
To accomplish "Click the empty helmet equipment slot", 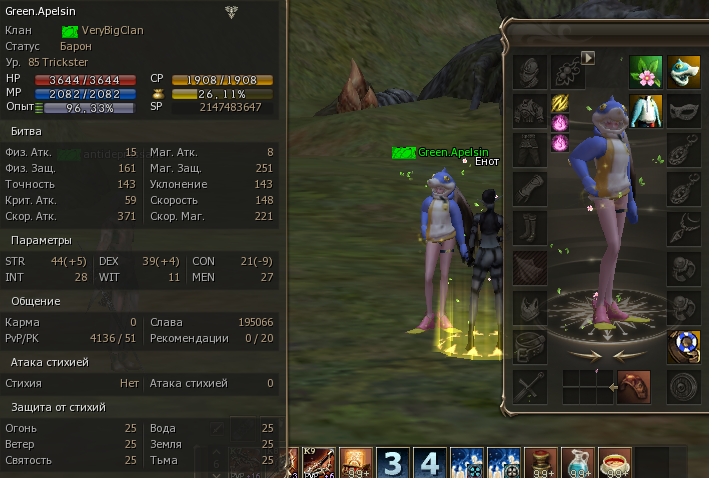I will (x=529, y=72).
